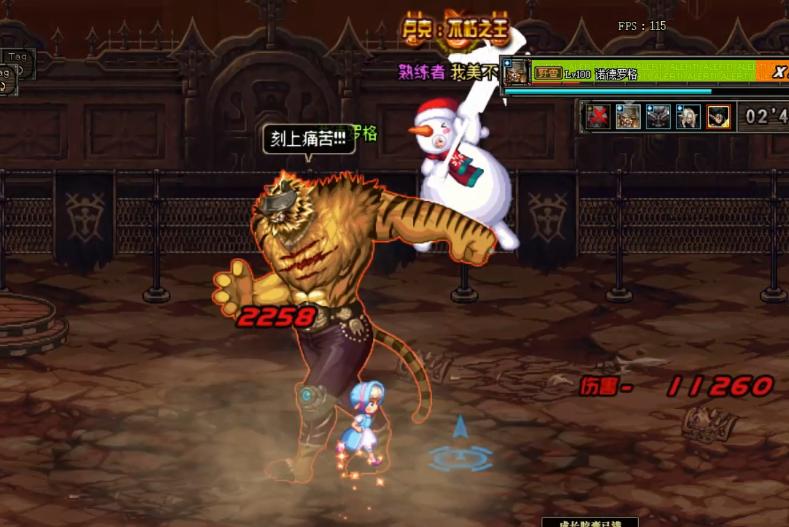This screenshot has width=789, height=527.
Task: Click the boss portrait beside the Lv100 name
Action: 516,72
